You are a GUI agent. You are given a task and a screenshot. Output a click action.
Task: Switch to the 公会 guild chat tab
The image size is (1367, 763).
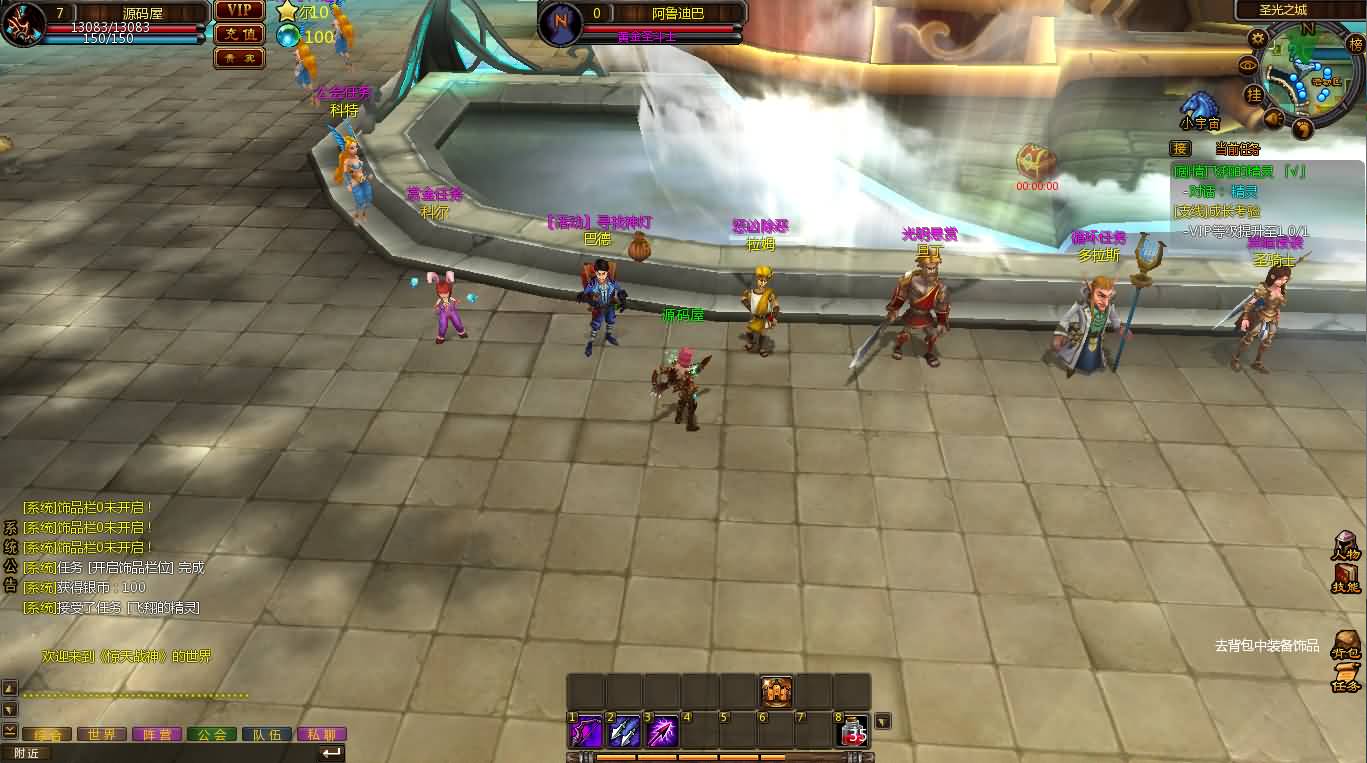pyautogui.click(x=211, y=734)
